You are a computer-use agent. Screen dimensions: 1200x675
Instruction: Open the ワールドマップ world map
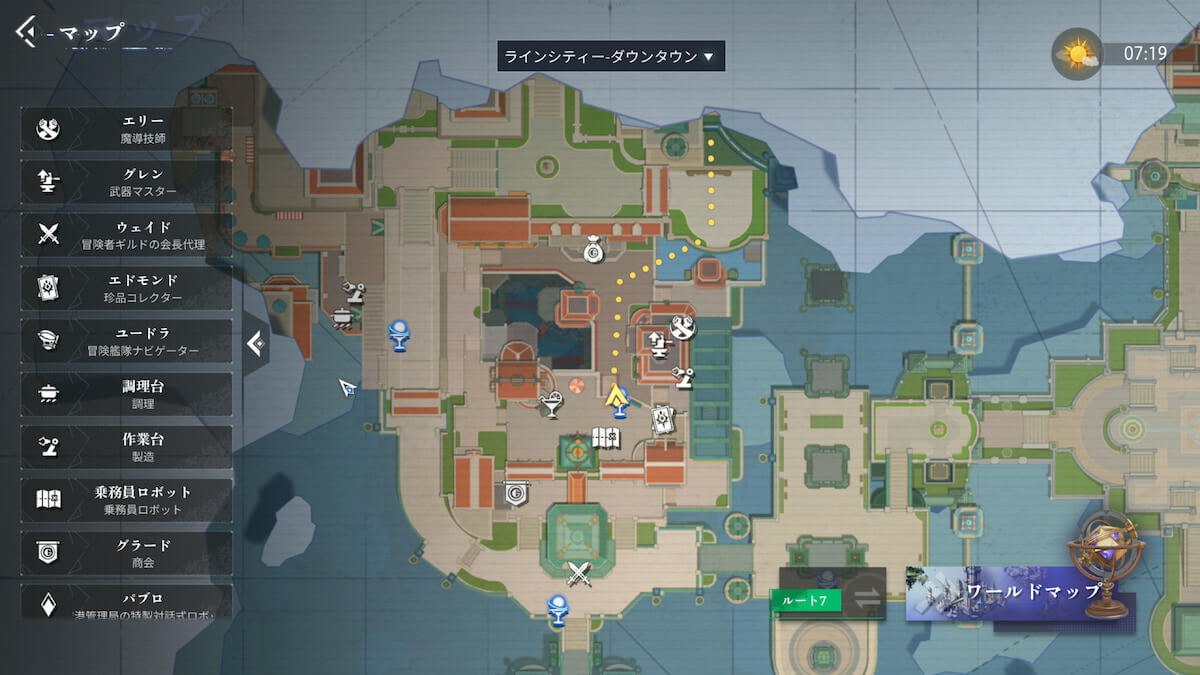pyautogui.click(x=1020, y=593)
